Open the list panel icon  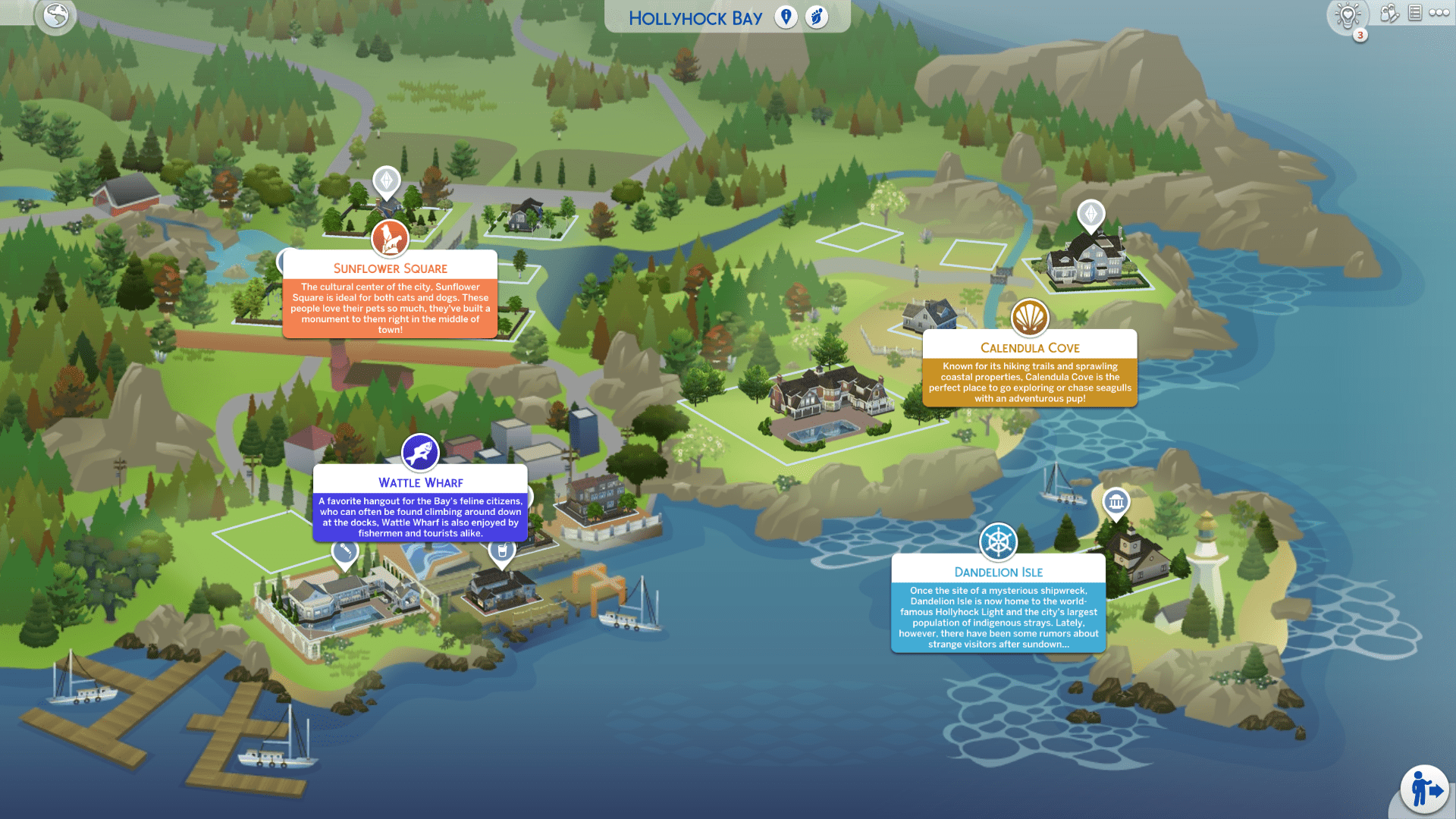tap(1415, 13)
